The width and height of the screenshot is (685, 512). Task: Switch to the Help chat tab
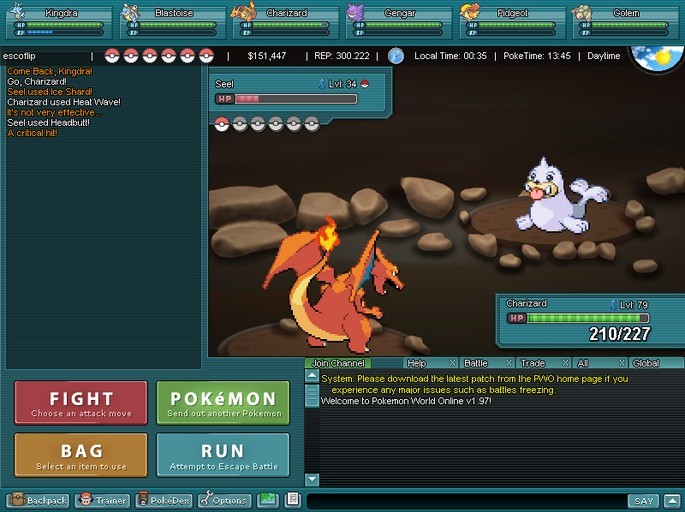click(416, 363)
